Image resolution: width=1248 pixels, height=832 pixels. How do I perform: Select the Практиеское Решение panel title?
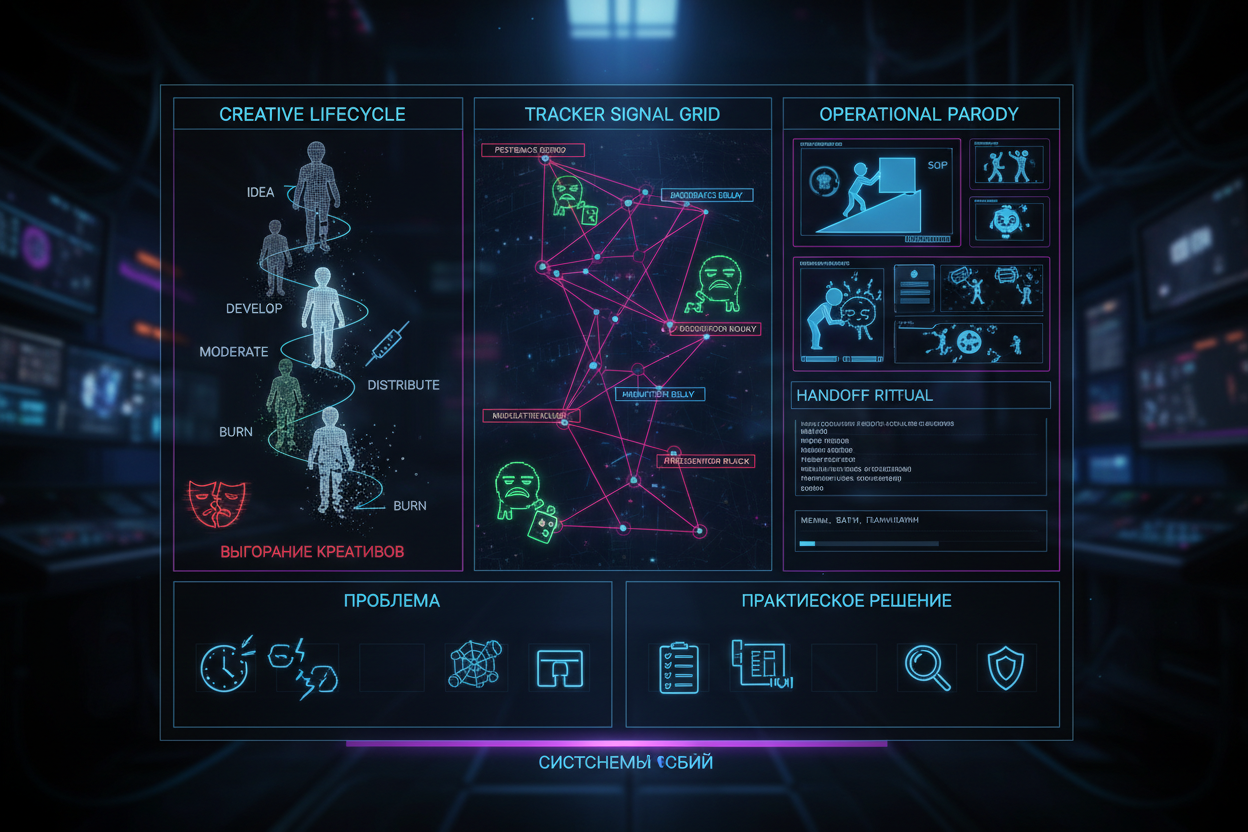point(846,601)
